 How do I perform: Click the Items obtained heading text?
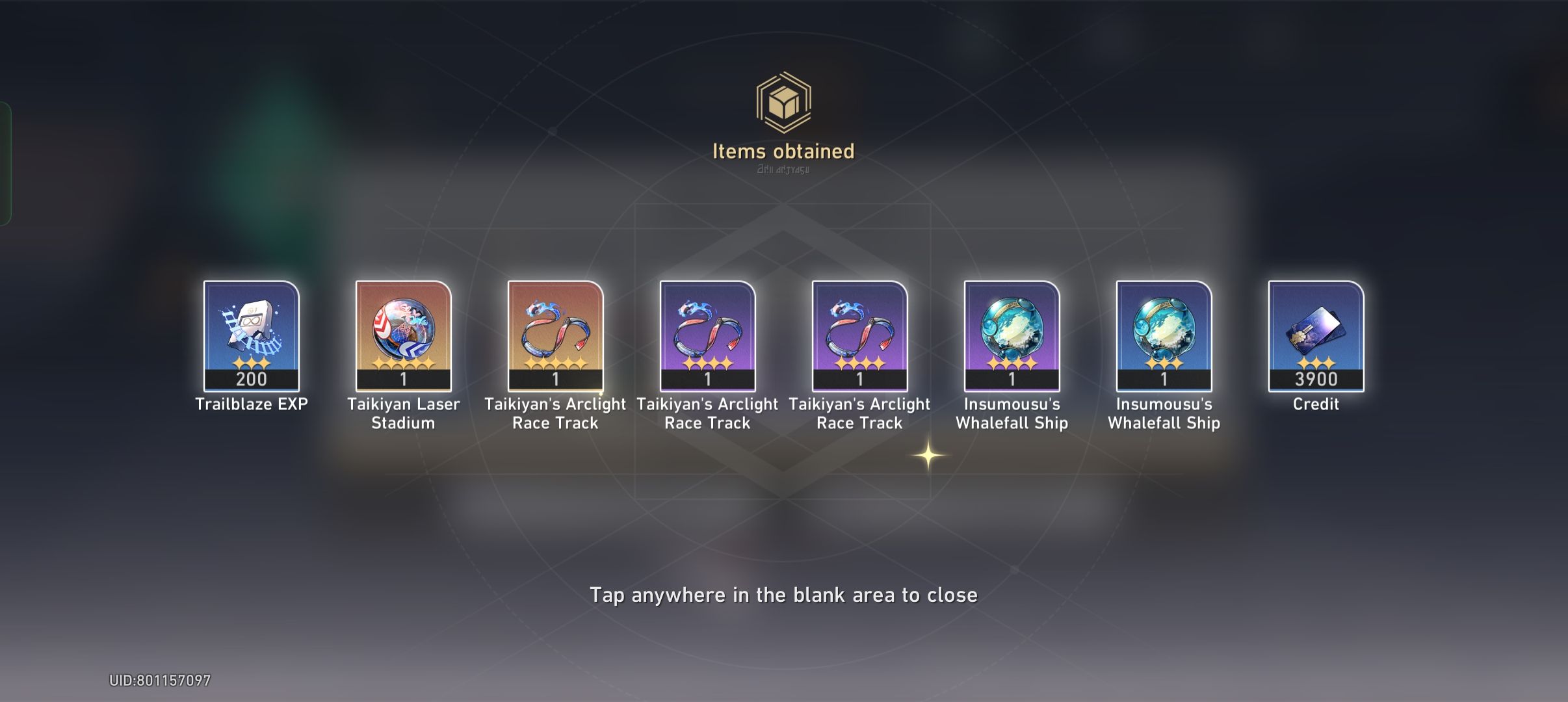click(x=783, y=151)
